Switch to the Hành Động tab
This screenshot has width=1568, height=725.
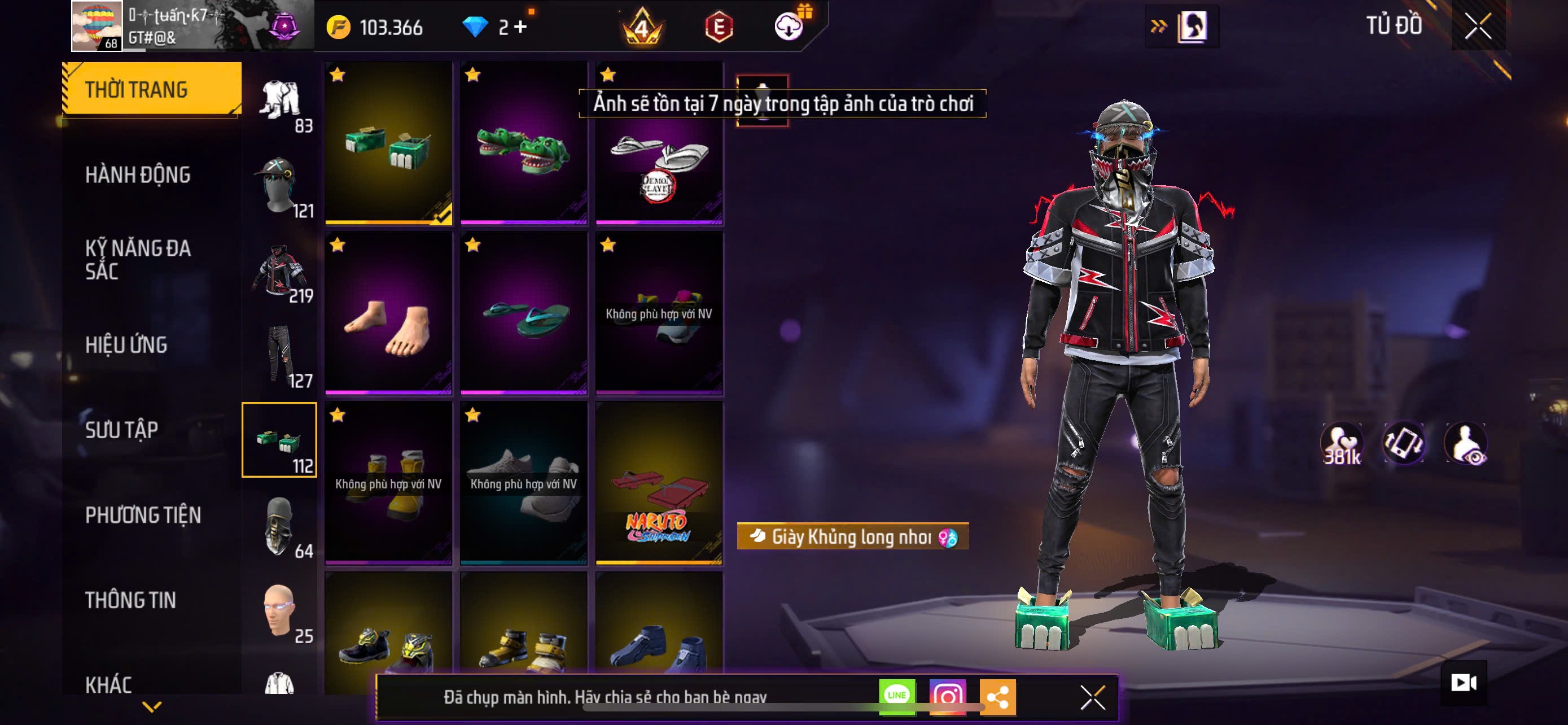[x=138, y=174]
